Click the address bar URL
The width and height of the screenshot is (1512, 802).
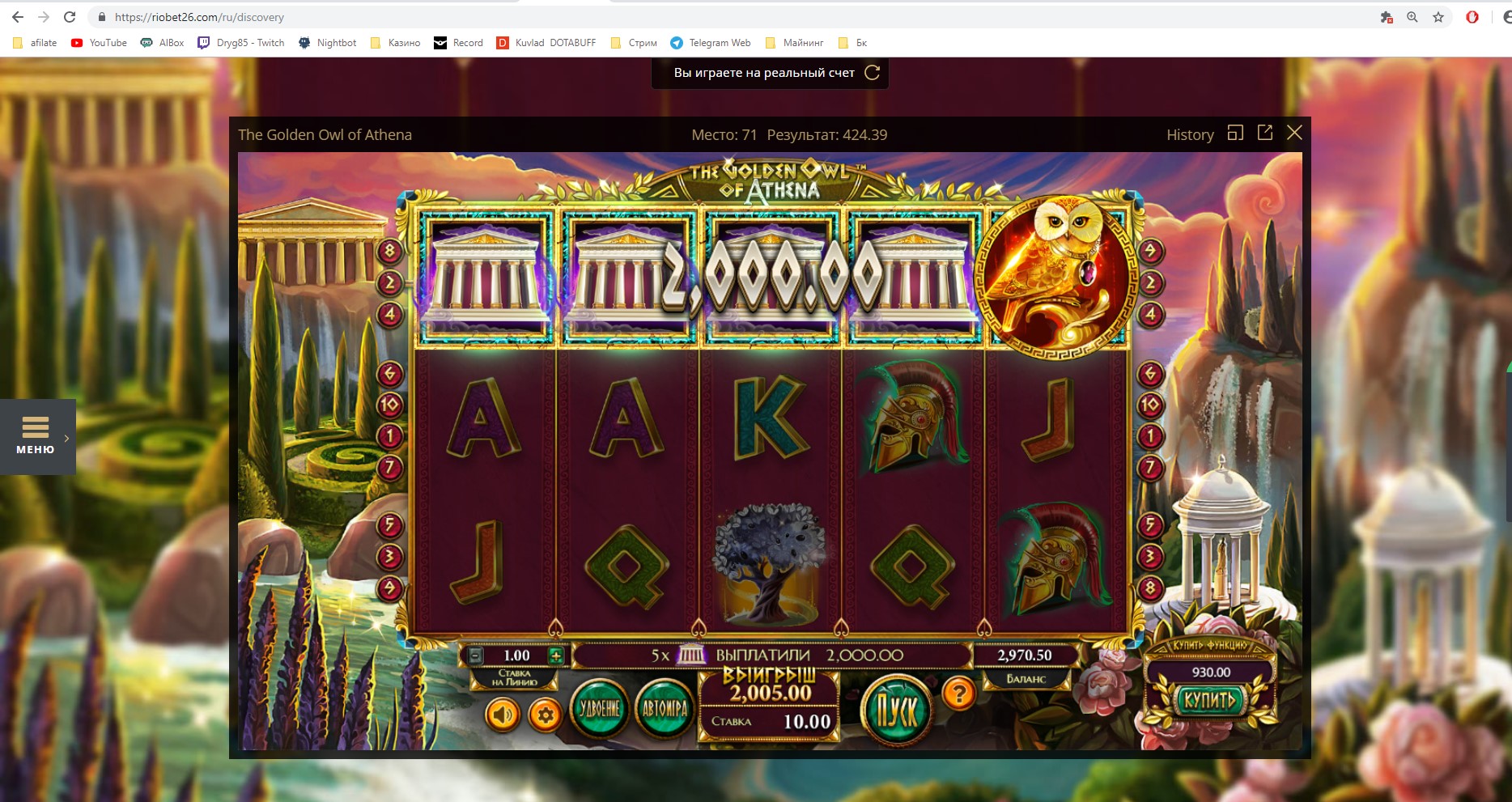pos(198,16)
